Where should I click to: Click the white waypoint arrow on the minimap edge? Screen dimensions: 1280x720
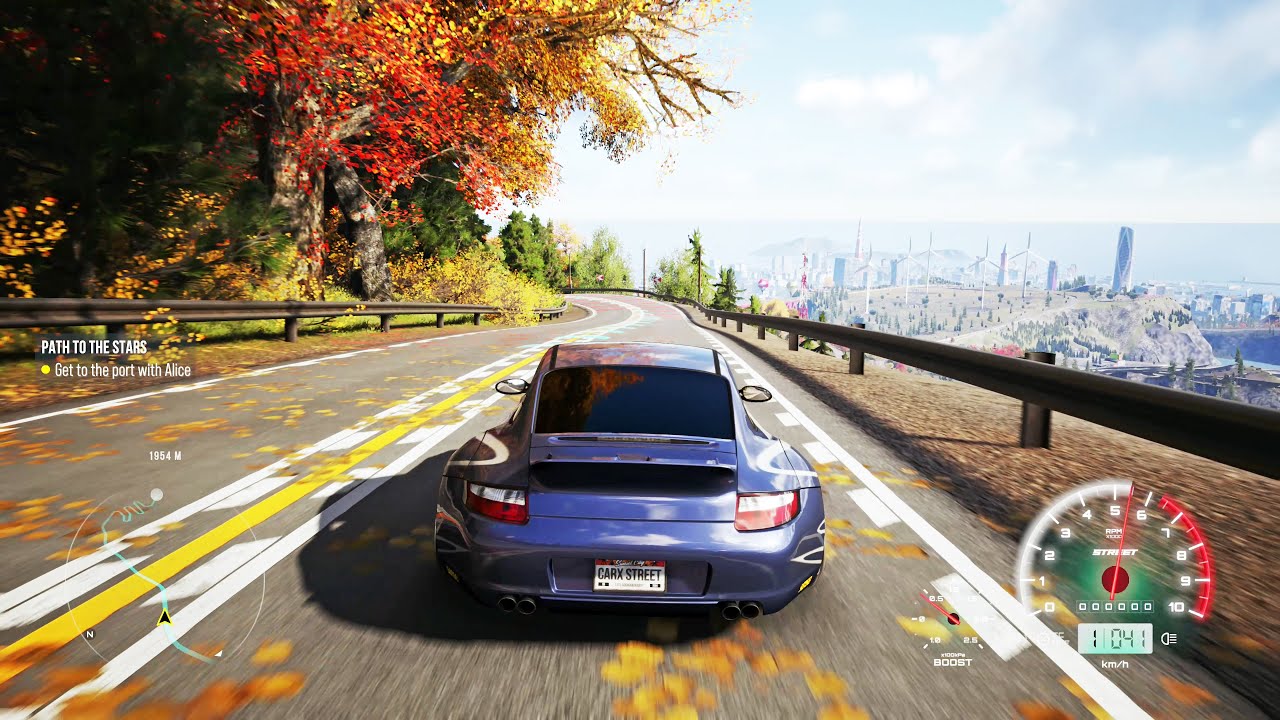218,653
